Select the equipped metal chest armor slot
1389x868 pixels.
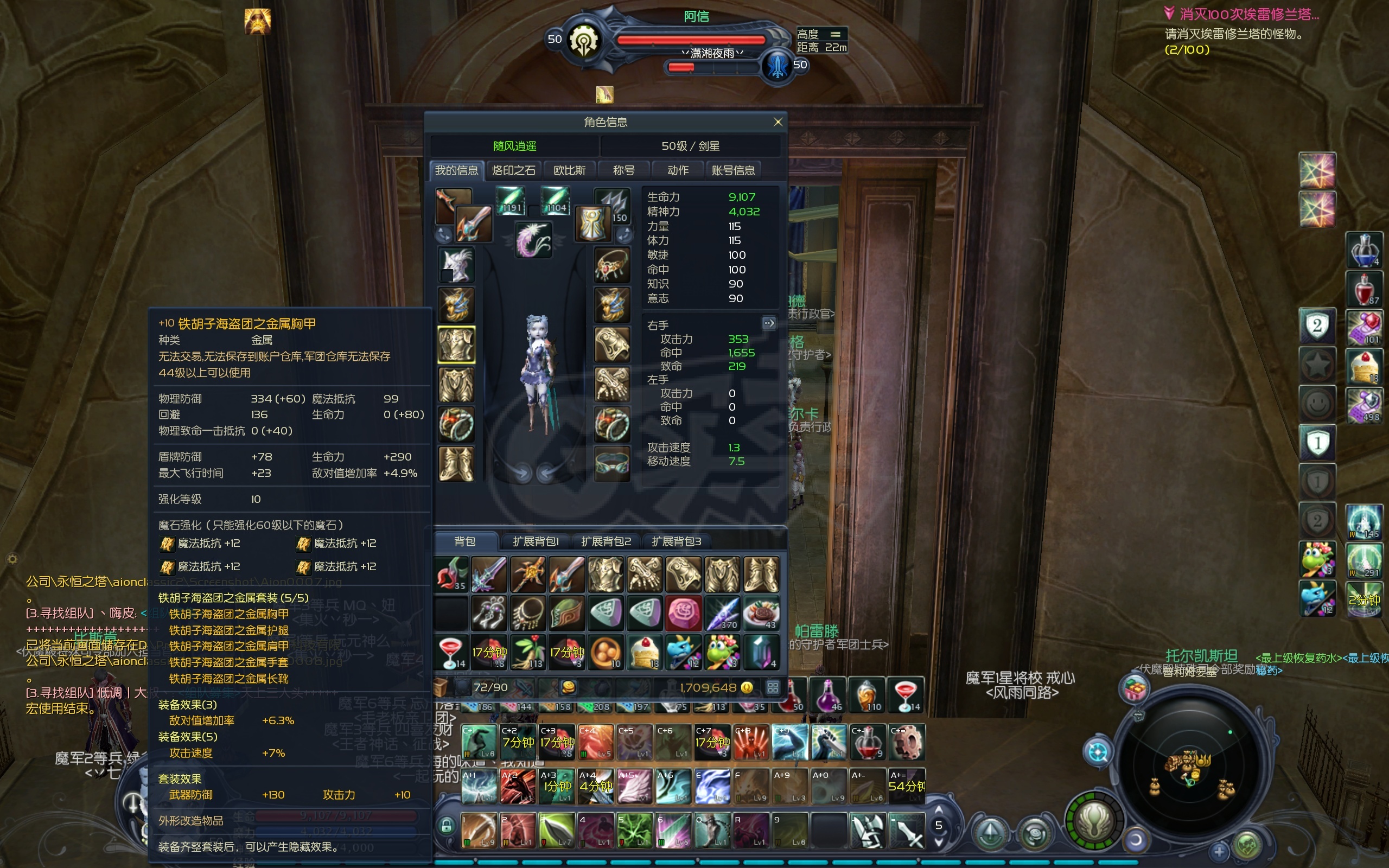pyautogui.click(x=456, y=345)
